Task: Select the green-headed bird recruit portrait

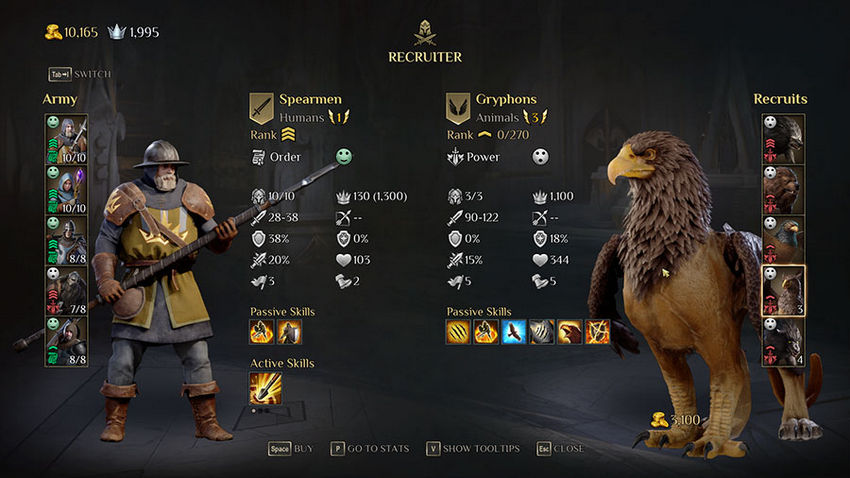Action: [784, 241]
